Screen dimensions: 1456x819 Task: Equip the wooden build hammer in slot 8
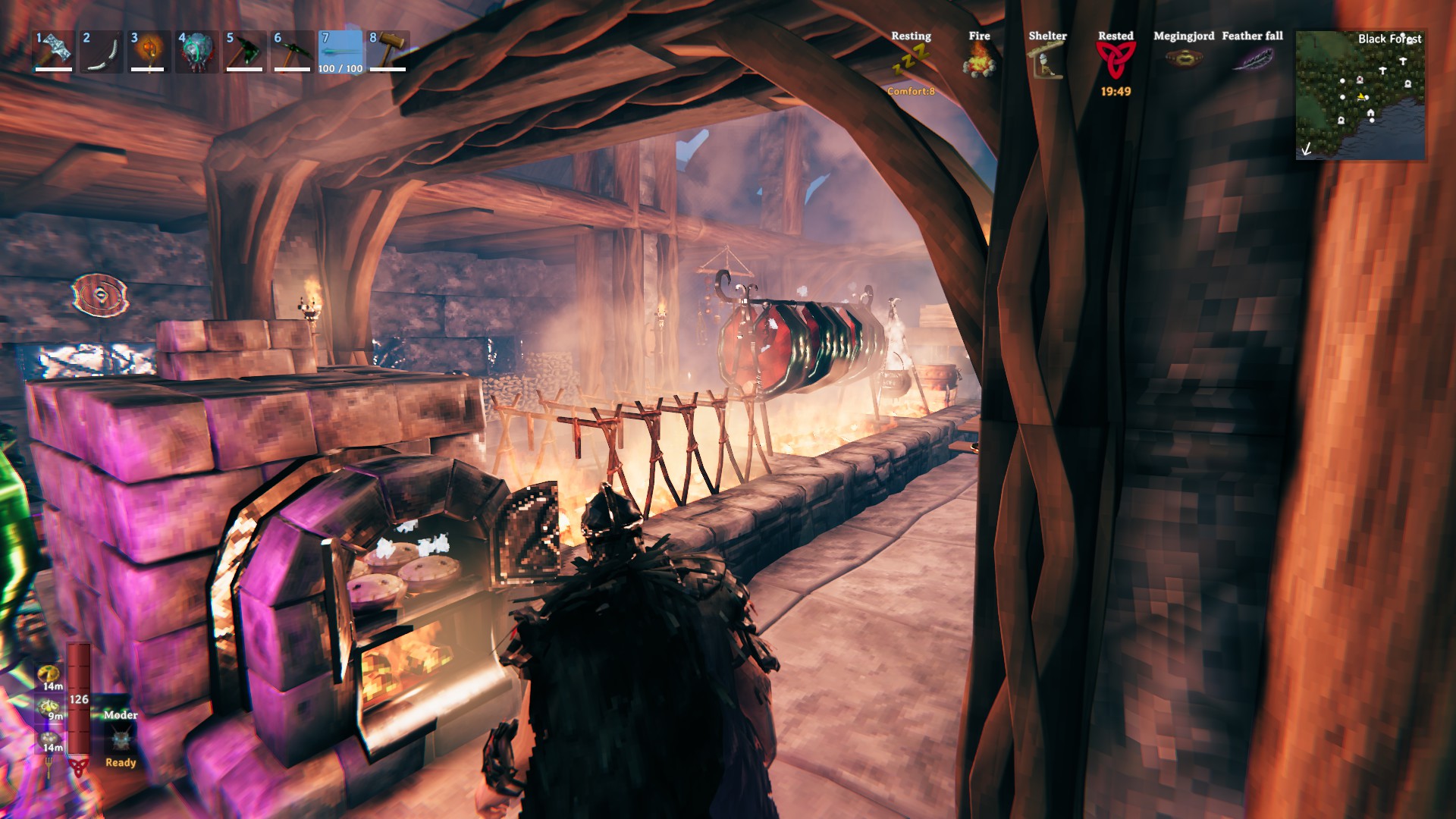click(388, 51)
